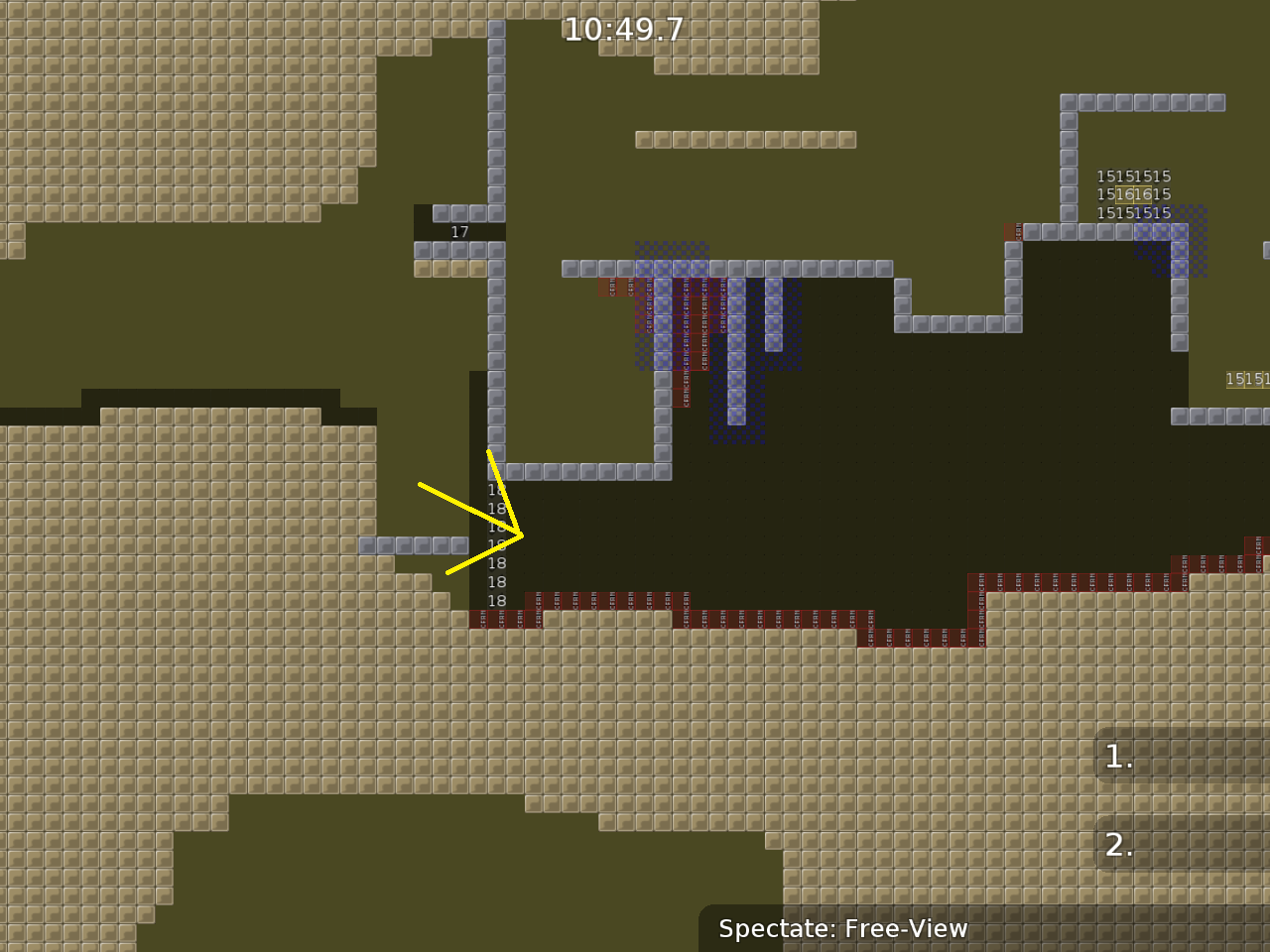Viewport: 1270px width, 952px height.
Task: Click the silver unhookable tile below the timer
Action: pos(496,59)
